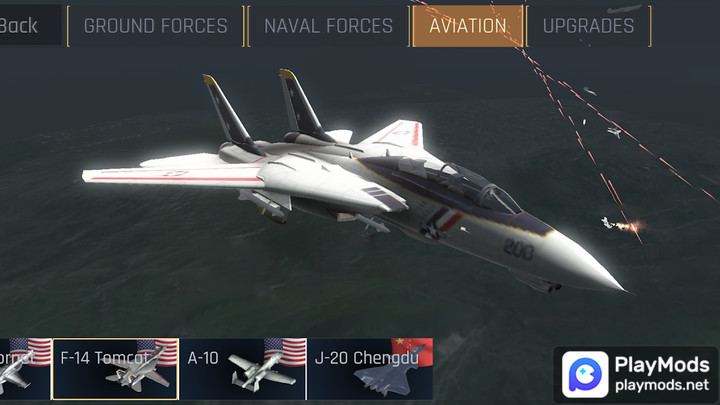The image size is (720, 405).
Task: Choose the F-14 Tomcat aircraft card
Action: pos(115,369)
